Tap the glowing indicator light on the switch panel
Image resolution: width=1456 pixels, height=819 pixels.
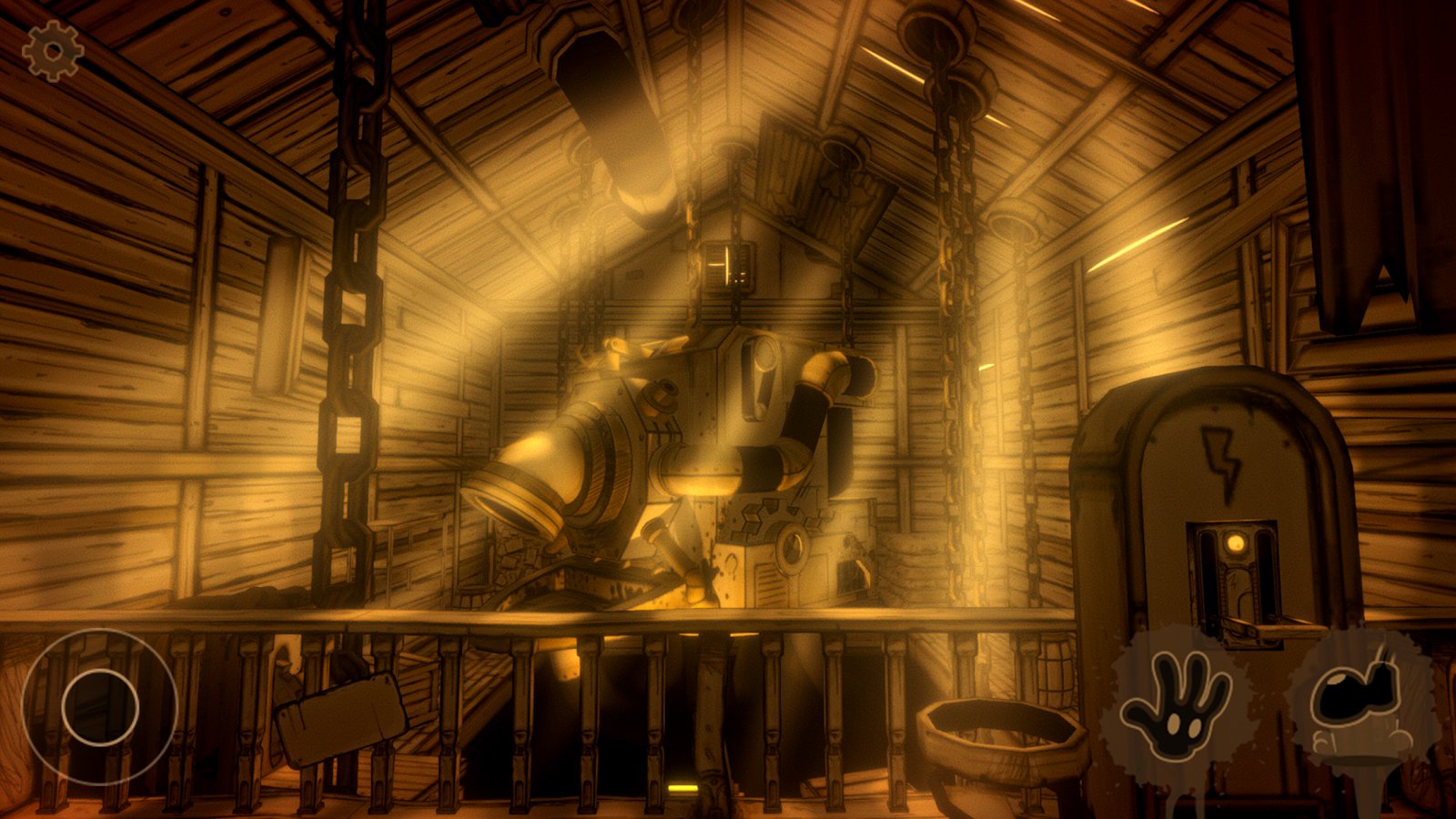[1235, 541]
